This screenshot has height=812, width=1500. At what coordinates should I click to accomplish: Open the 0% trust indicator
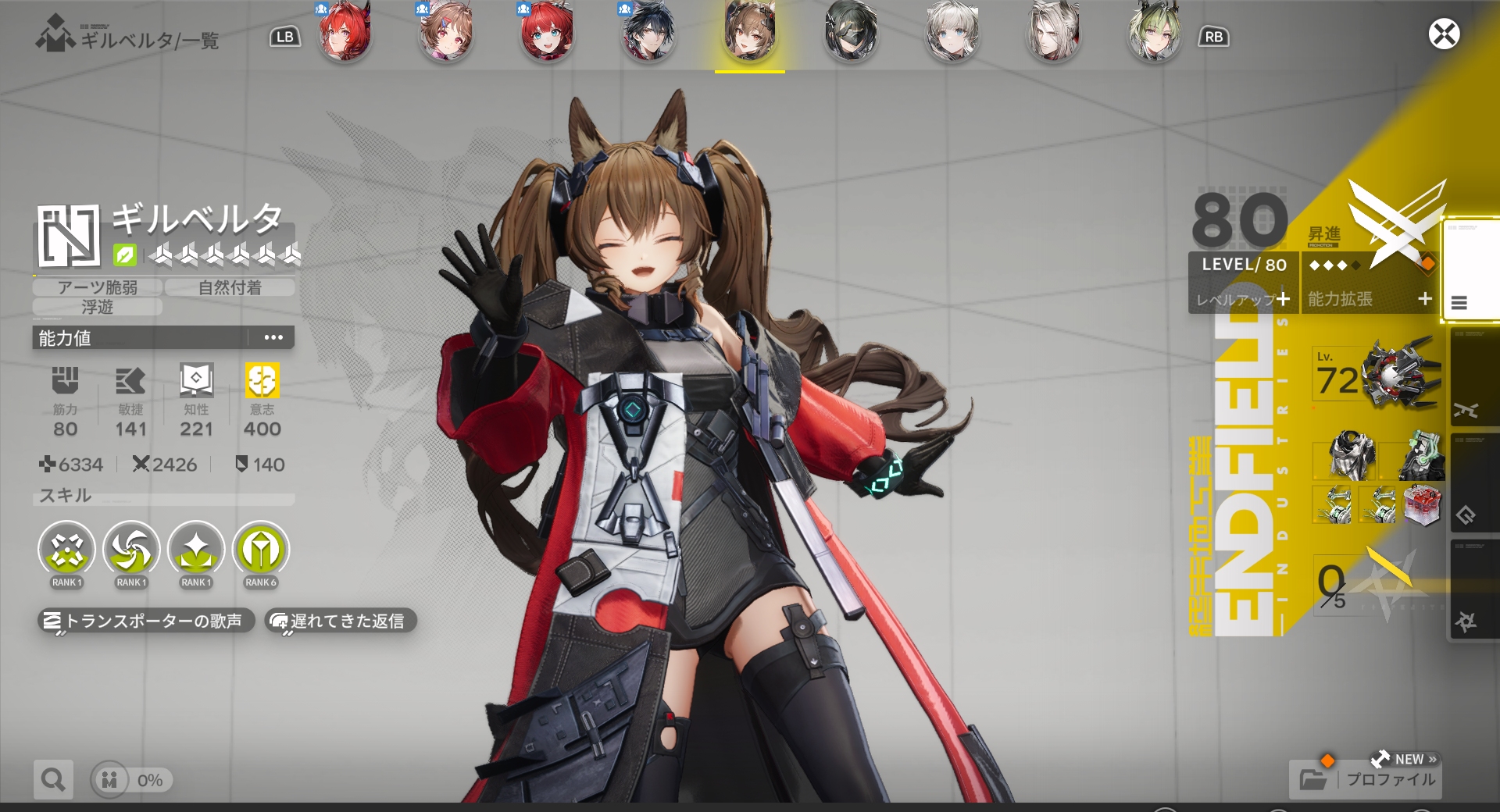pyautogui.click(x=131, y=780)
